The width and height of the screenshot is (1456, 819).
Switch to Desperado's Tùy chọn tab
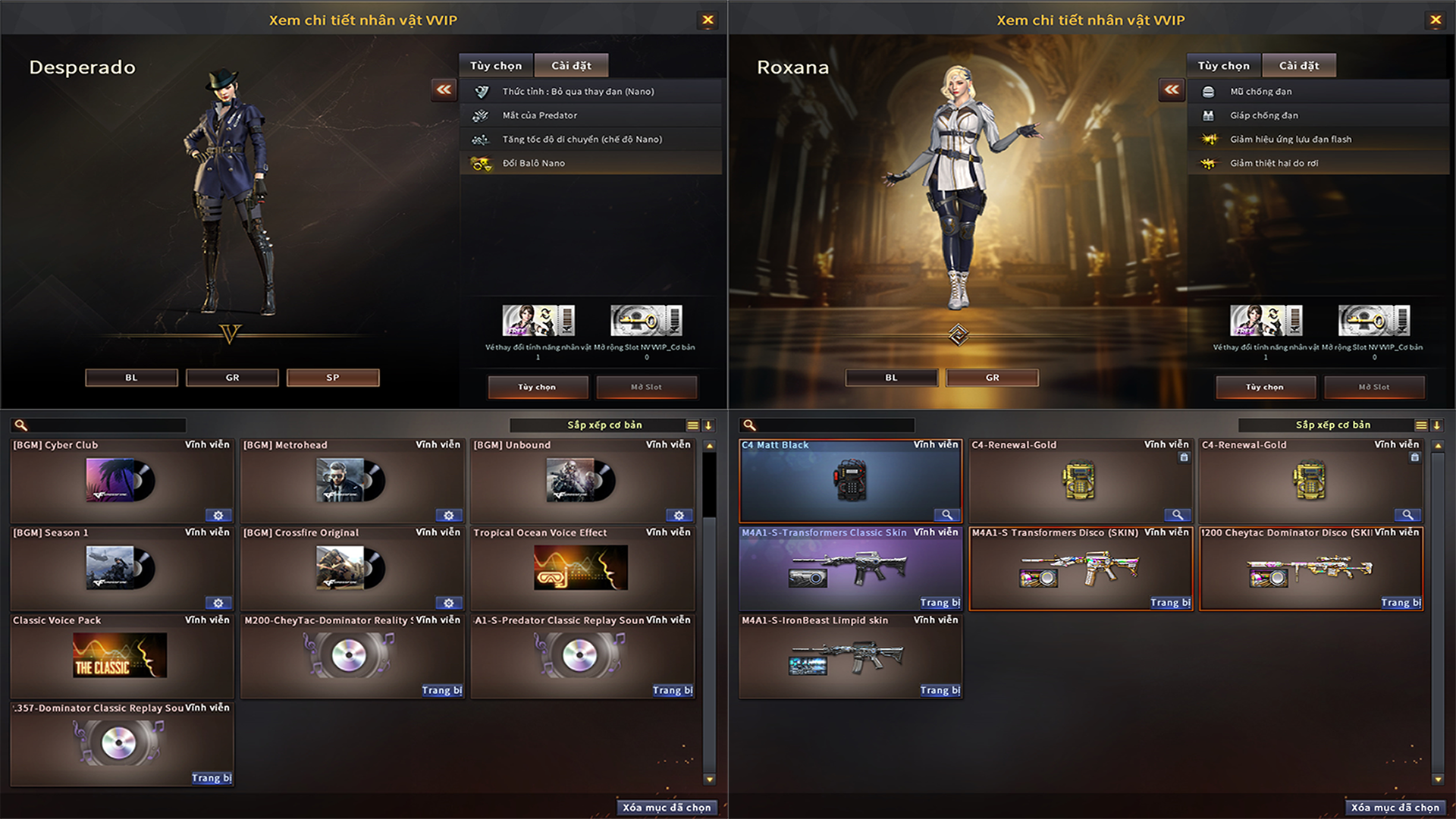[x=496, y=66]
